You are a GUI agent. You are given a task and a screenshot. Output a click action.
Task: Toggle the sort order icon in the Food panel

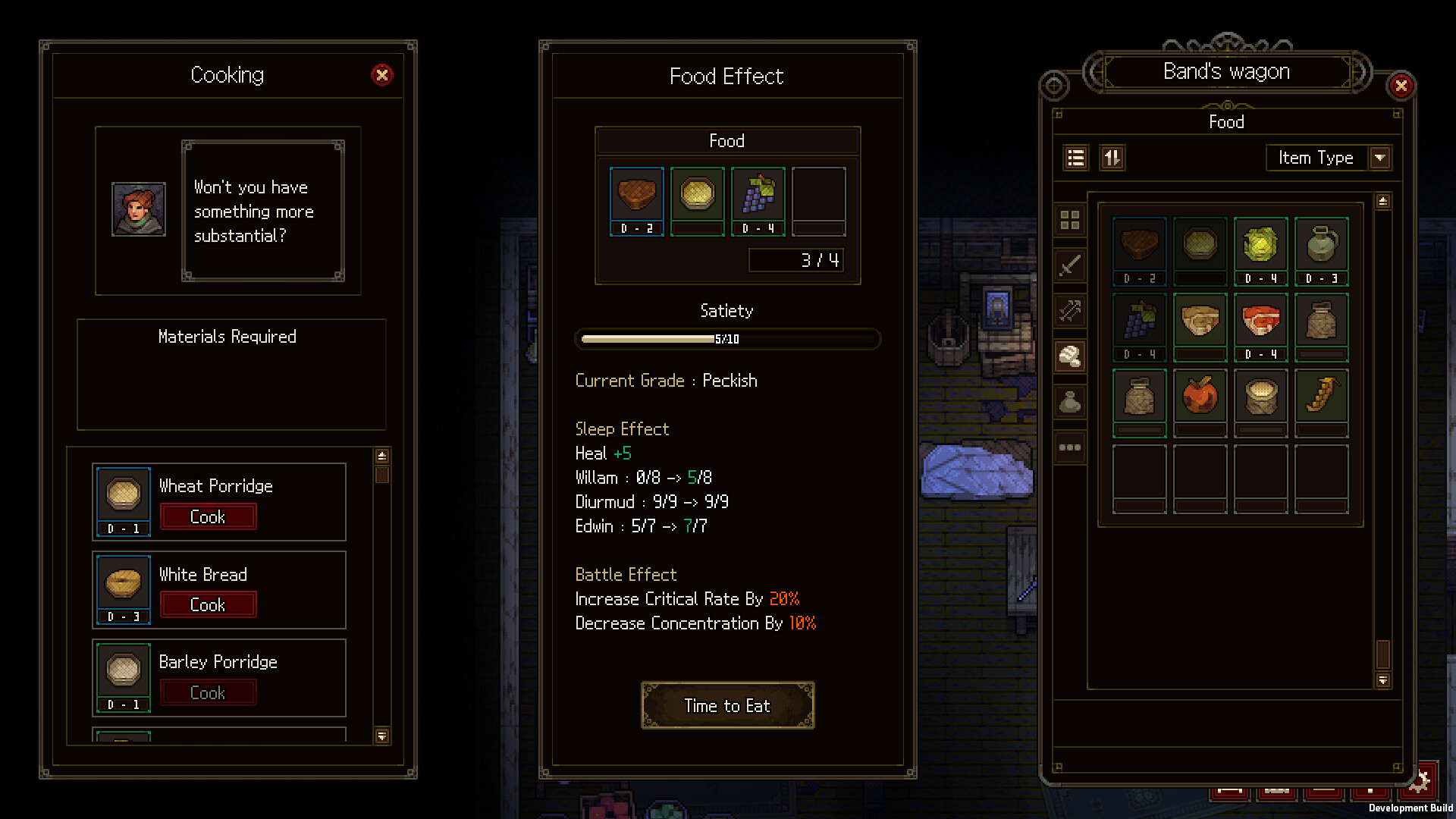1112,158
